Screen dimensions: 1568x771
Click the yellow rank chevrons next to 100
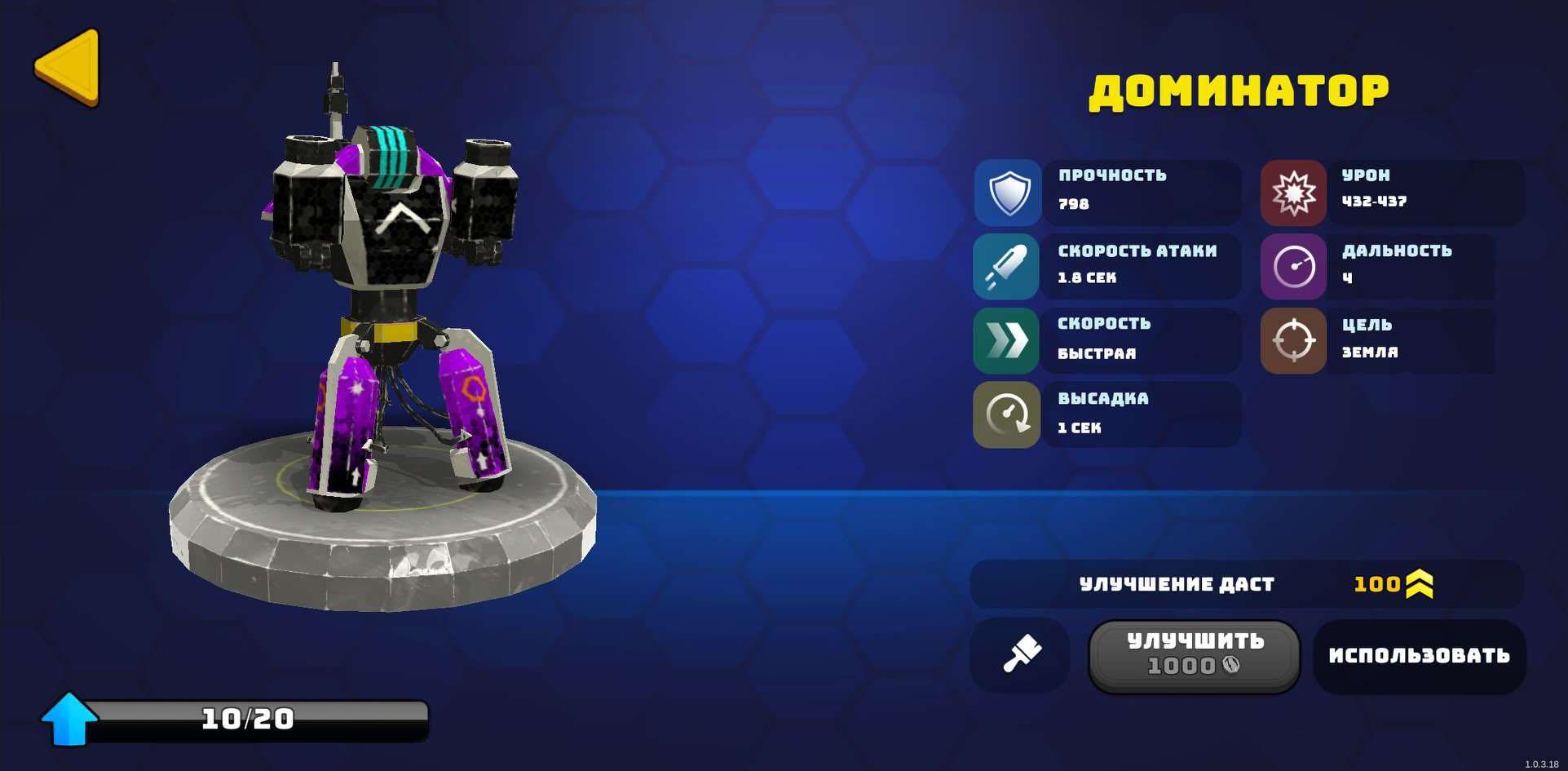point(1419,583)
